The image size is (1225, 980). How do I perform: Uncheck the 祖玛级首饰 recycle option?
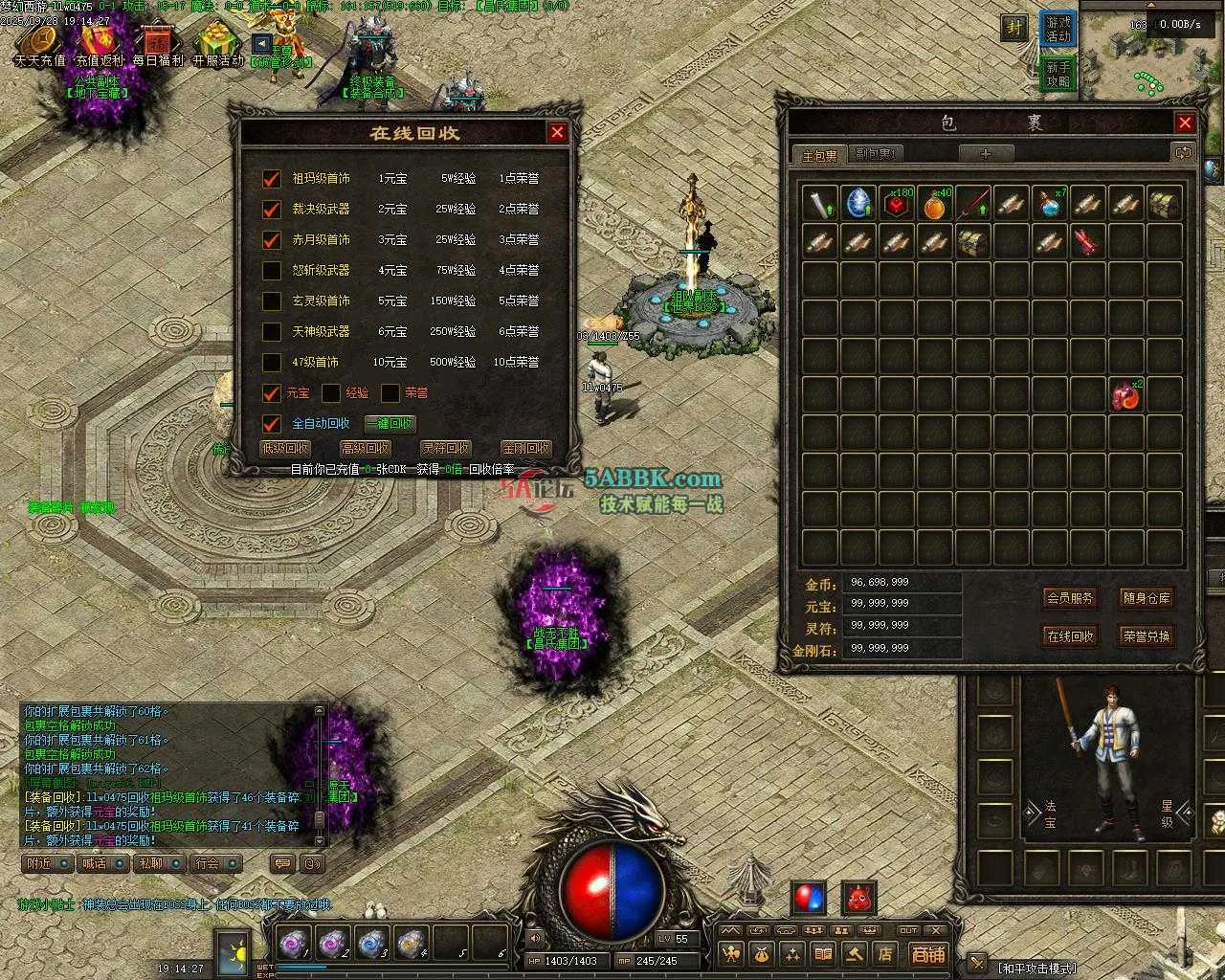pos(272,179)
